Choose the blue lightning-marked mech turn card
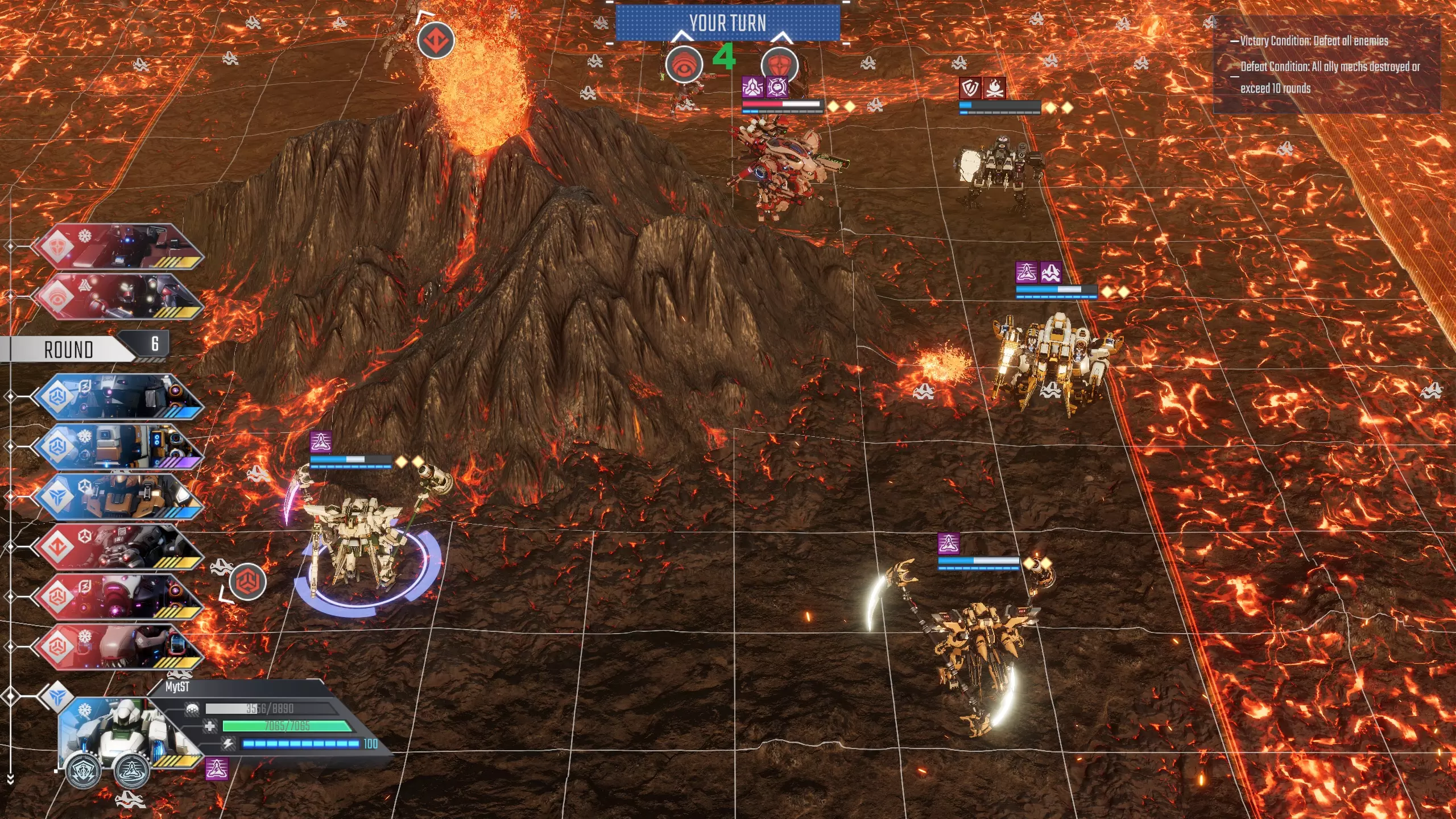This screenshot has height=819, width=1456. (x=117, y=396)
